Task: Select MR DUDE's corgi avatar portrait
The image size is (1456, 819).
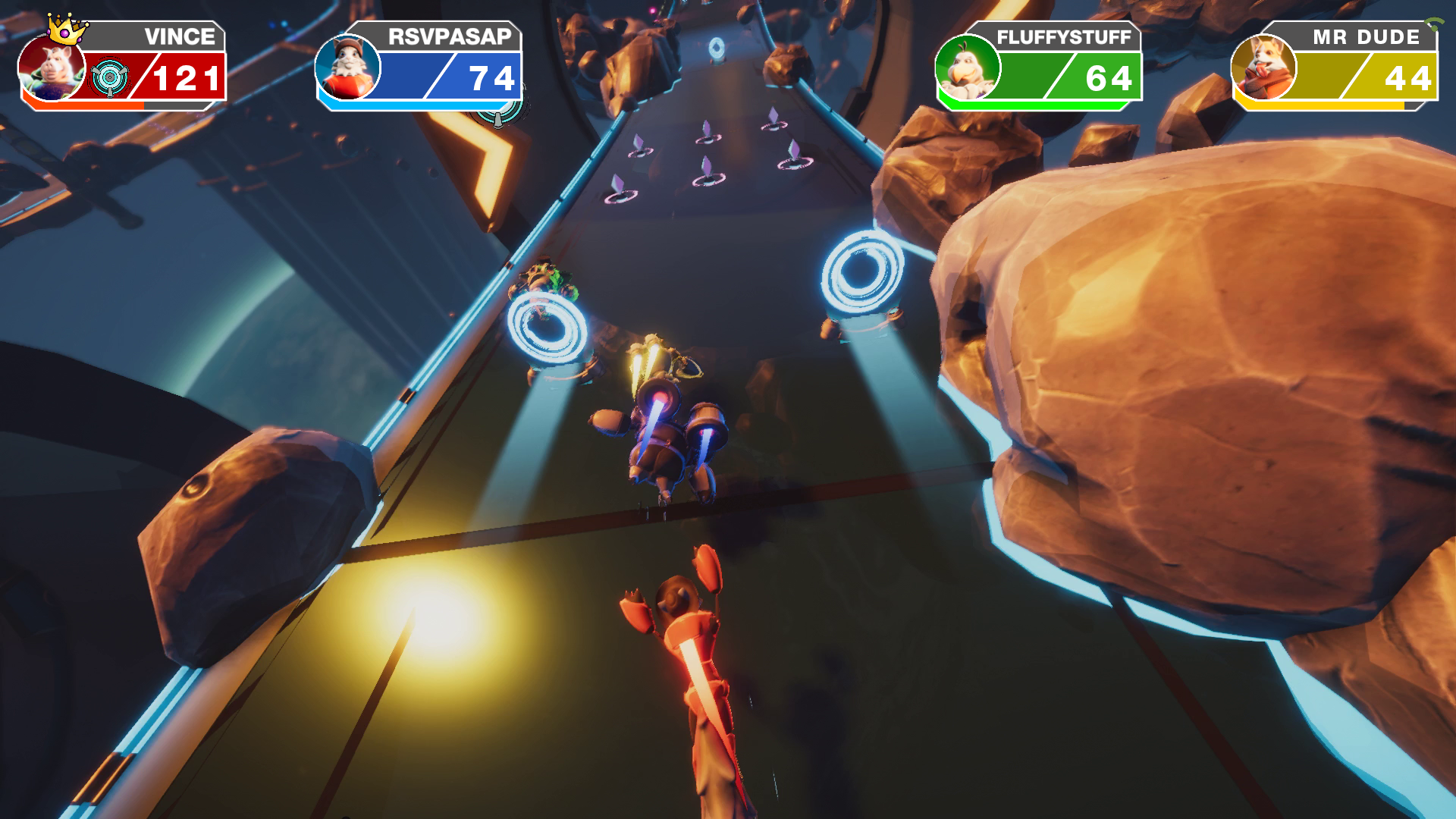Action: (1263, 68)
